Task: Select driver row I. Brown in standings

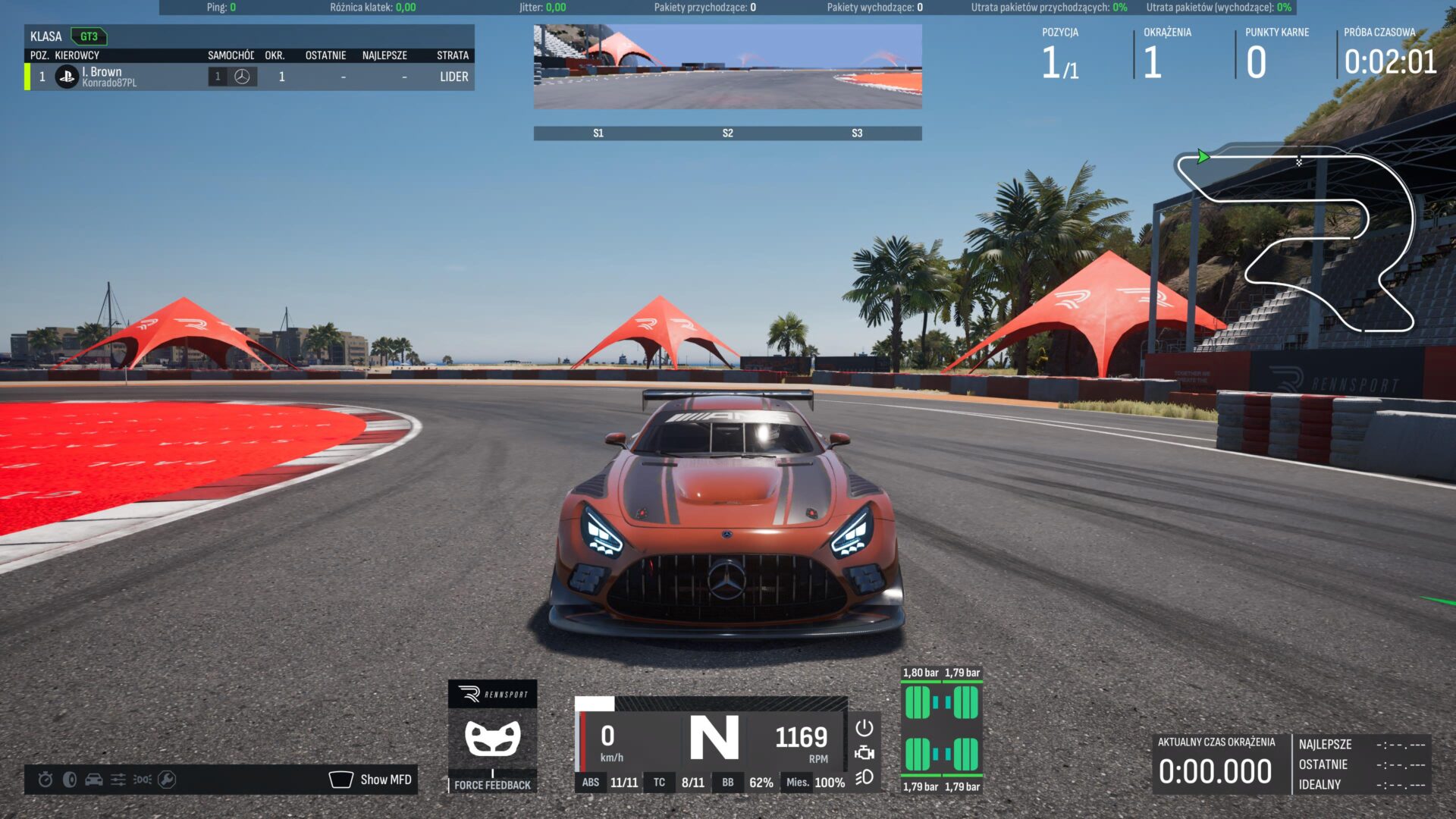Action: pos(249,77)
